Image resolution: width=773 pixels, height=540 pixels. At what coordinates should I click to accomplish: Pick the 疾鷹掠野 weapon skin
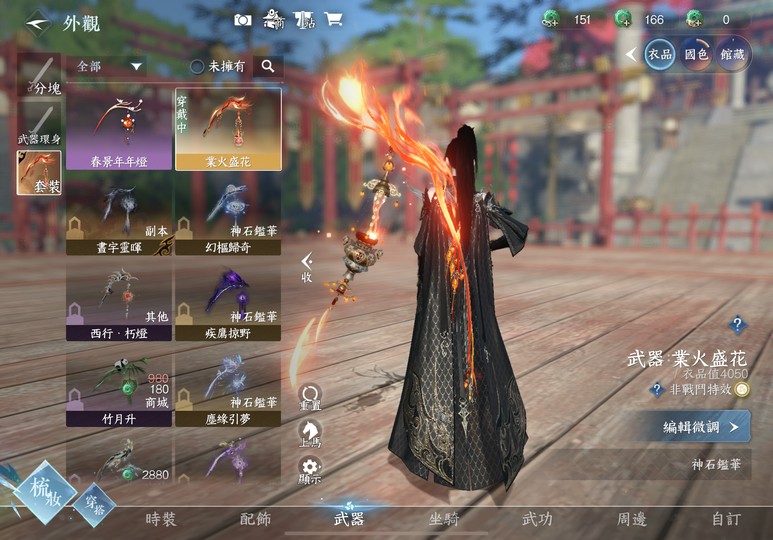[228, 299]
